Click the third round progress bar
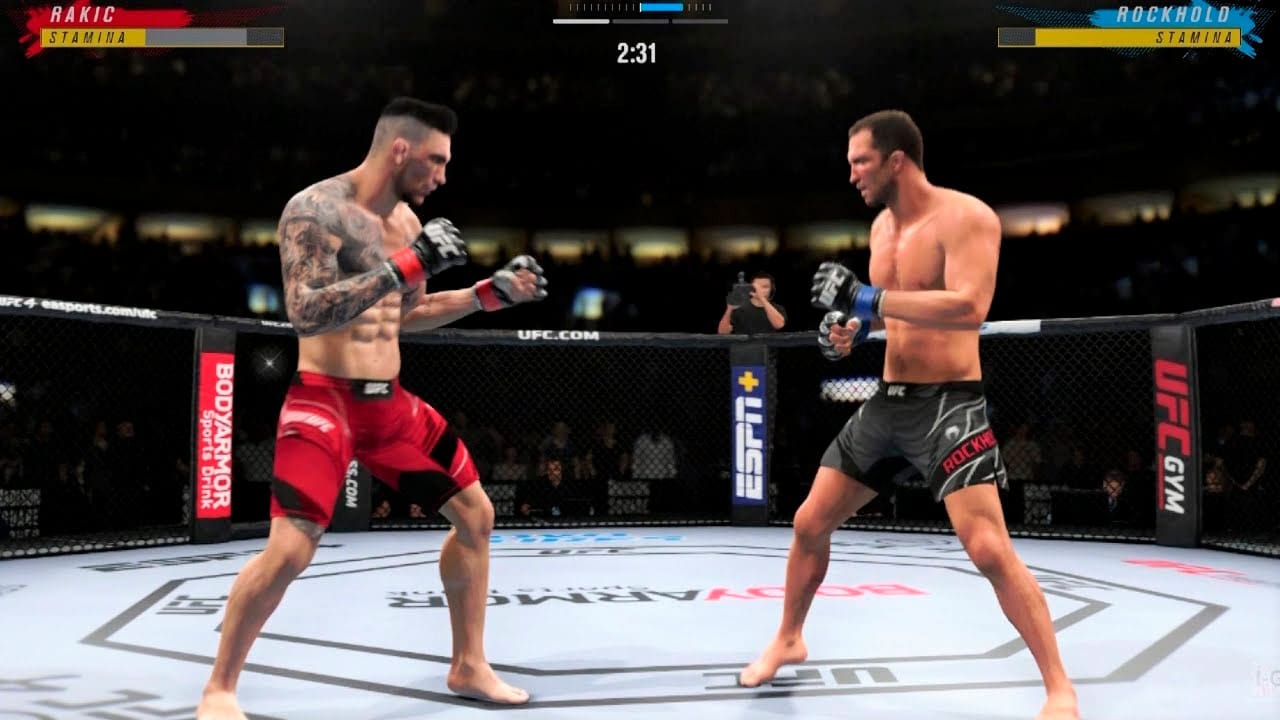The height and width of the screenshot is (720, 1280). pyautogui.click(x=700, y=22)
